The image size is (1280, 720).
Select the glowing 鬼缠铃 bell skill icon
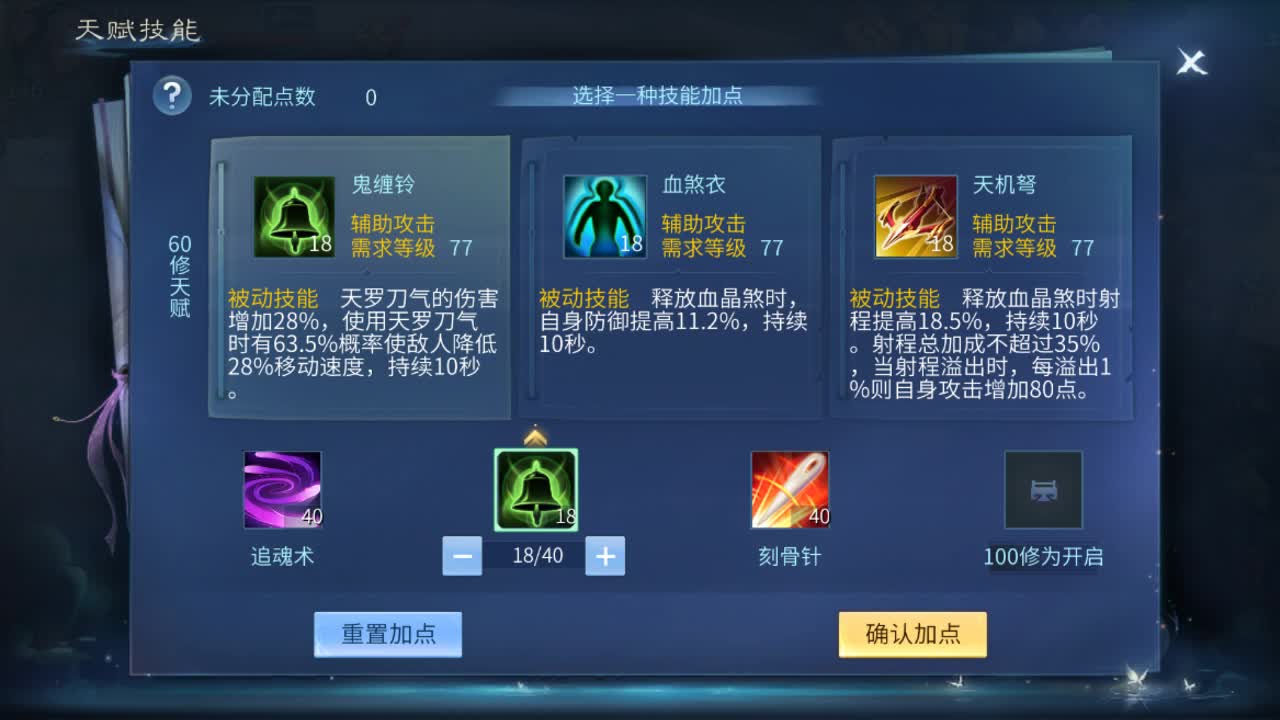pos(536,488)
